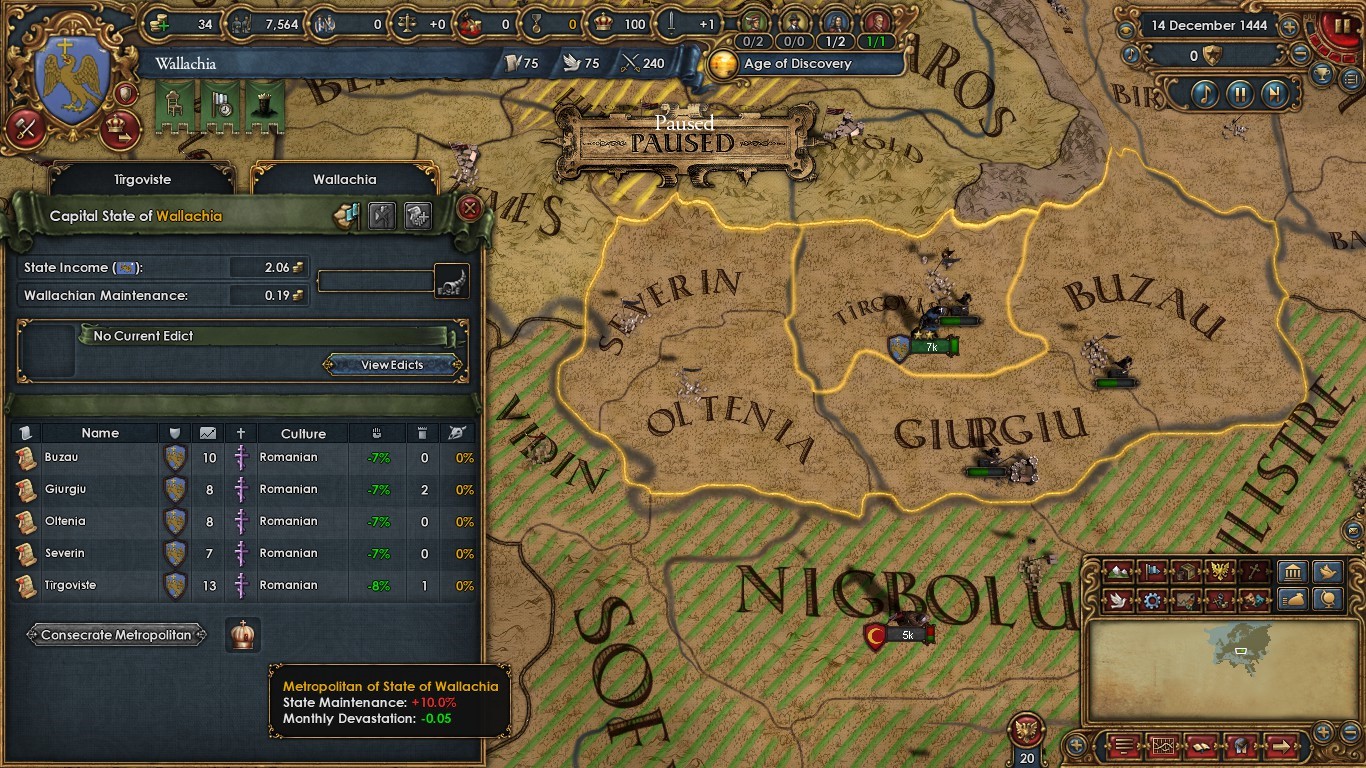Screen dimensions: 1366x768
Task: Open the trade goods mapmode
Action: (x=1186, y=572)
